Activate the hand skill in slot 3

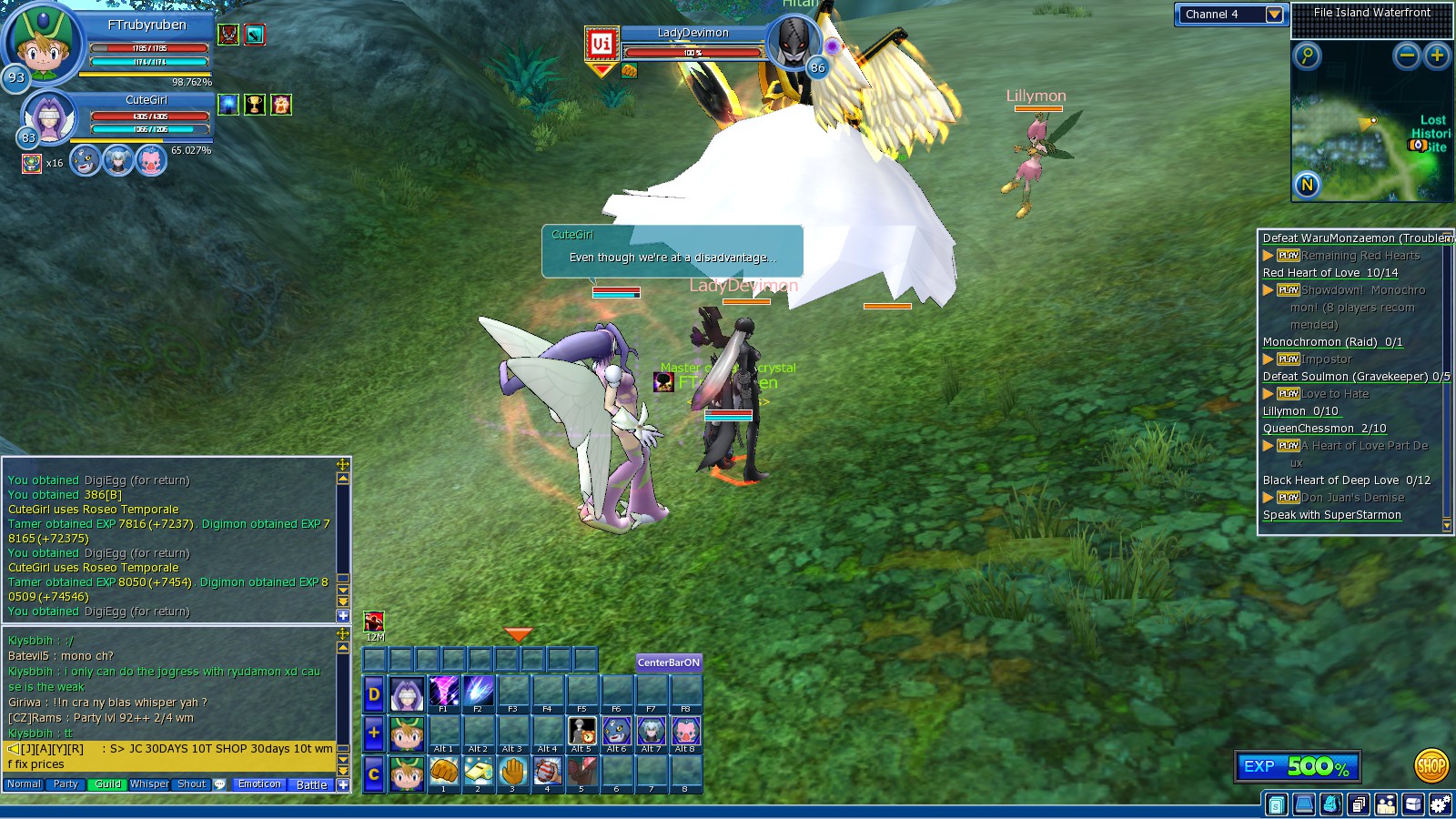pos(511,772)
